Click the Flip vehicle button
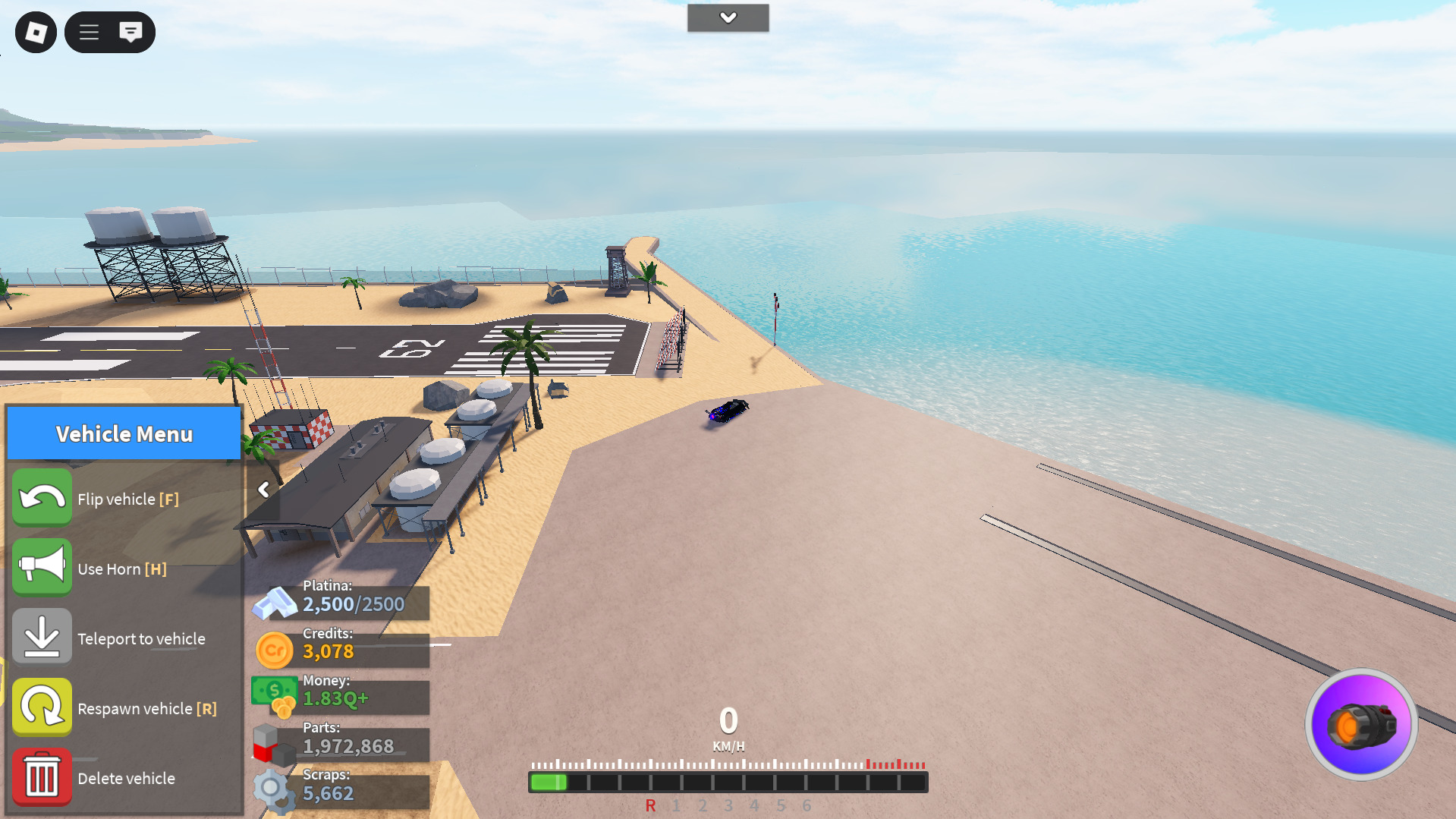 tap(42, 498)
